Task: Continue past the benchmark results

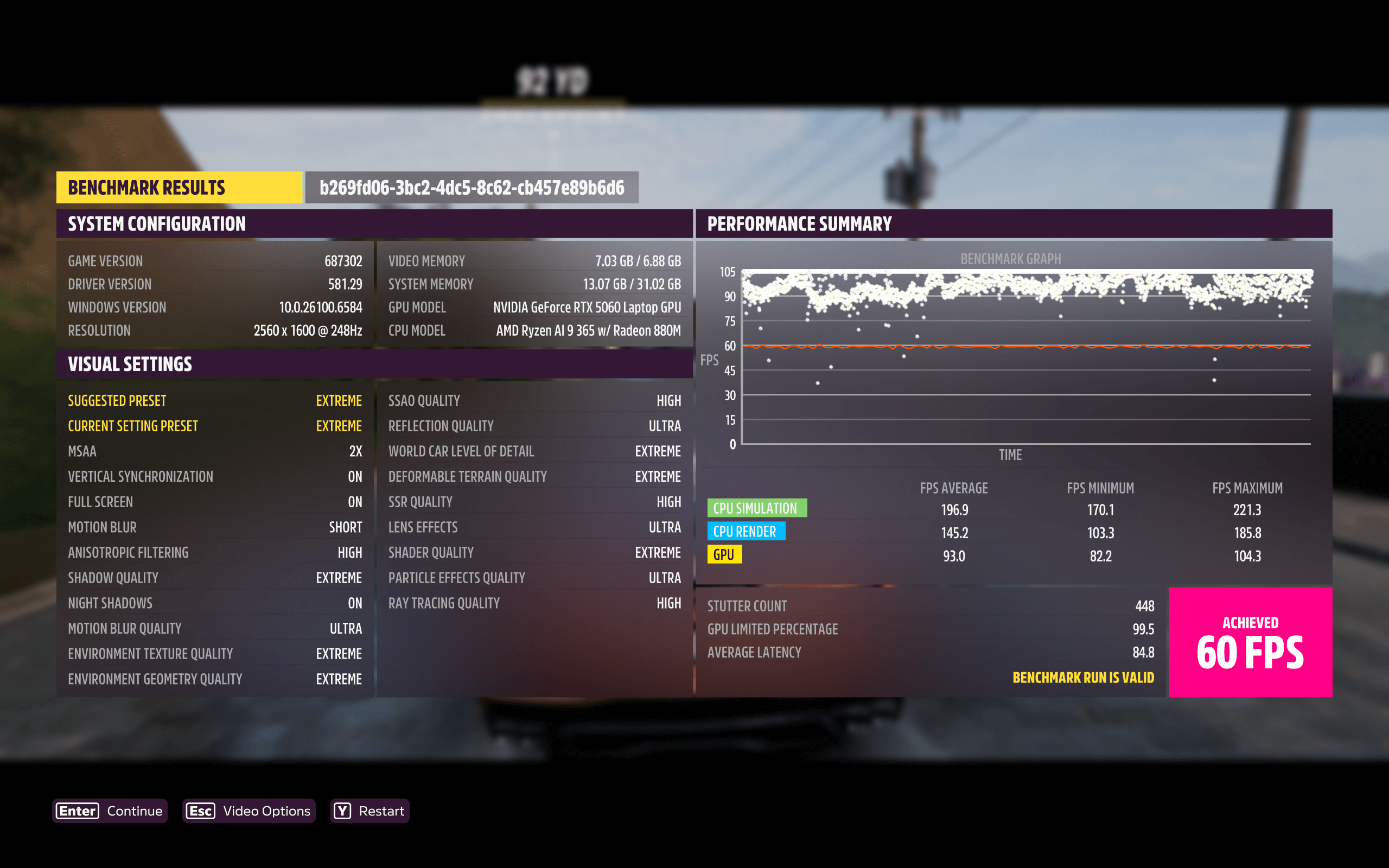Action: pyautogui.click(x=110, y=810)
